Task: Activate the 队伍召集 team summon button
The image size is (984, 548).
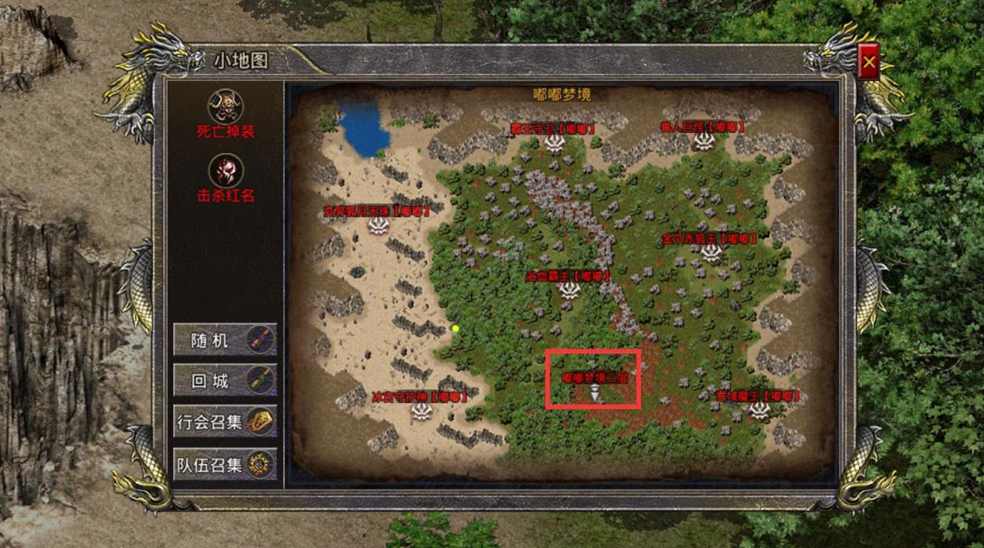Action: 225,465
